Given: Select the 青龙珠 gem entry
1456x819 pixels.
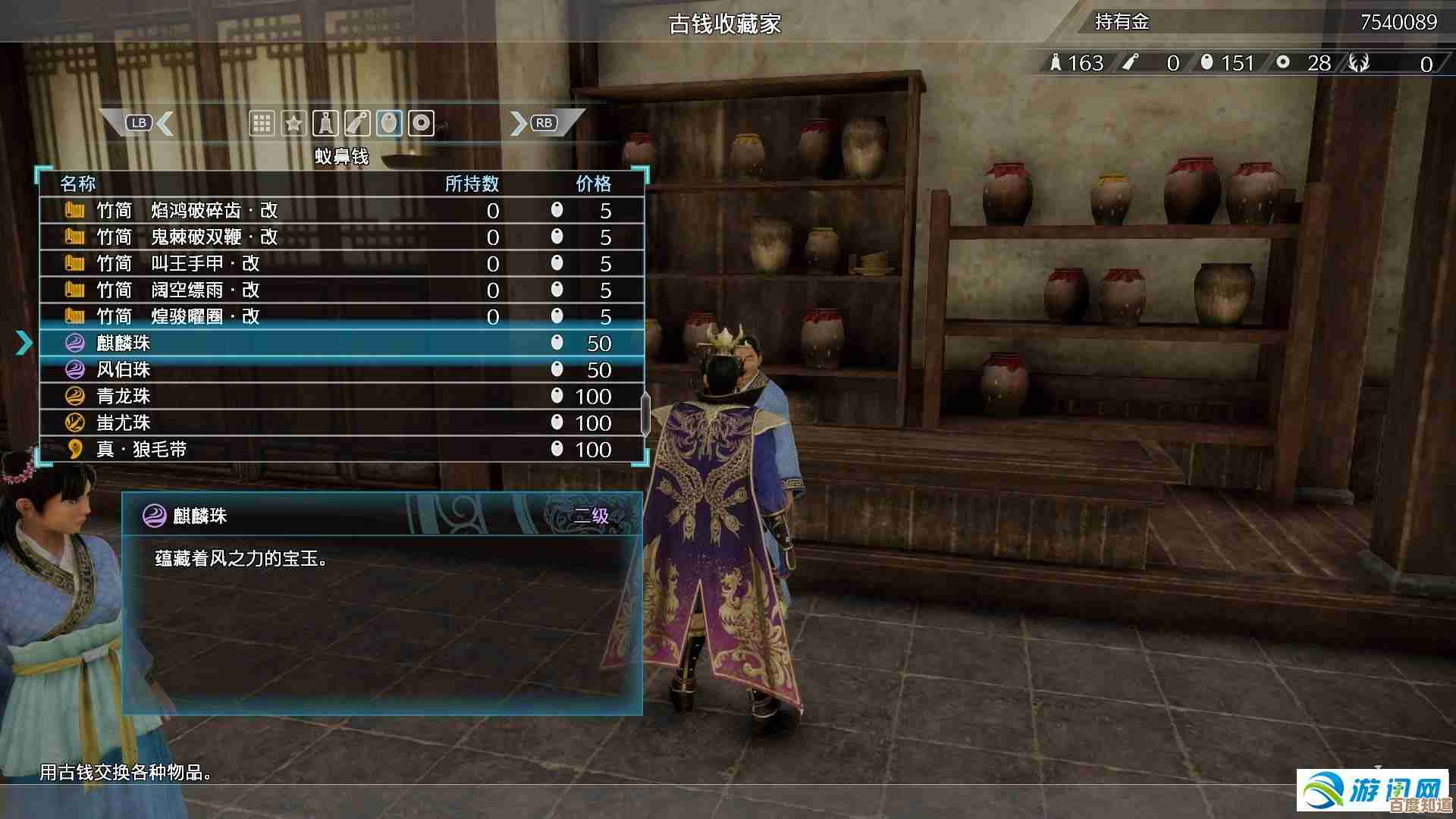Looking at the screenshot, I should 341,396.
